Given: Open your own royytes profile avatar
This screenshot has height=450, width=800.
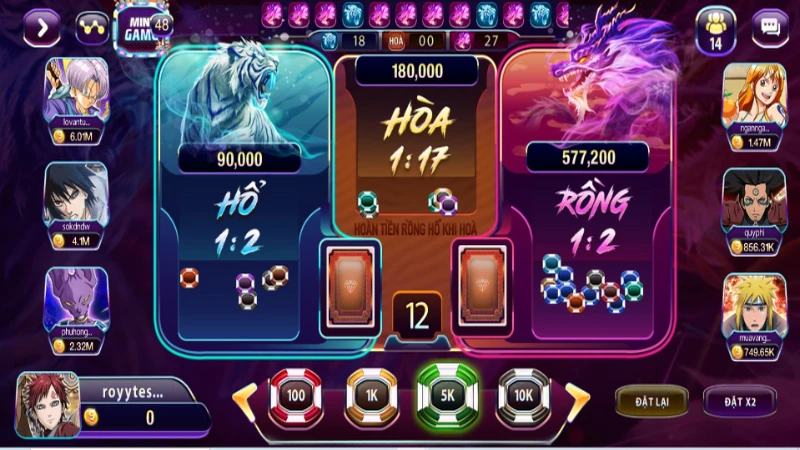Looking at the screenshot, I should click(x=47, y=404).
